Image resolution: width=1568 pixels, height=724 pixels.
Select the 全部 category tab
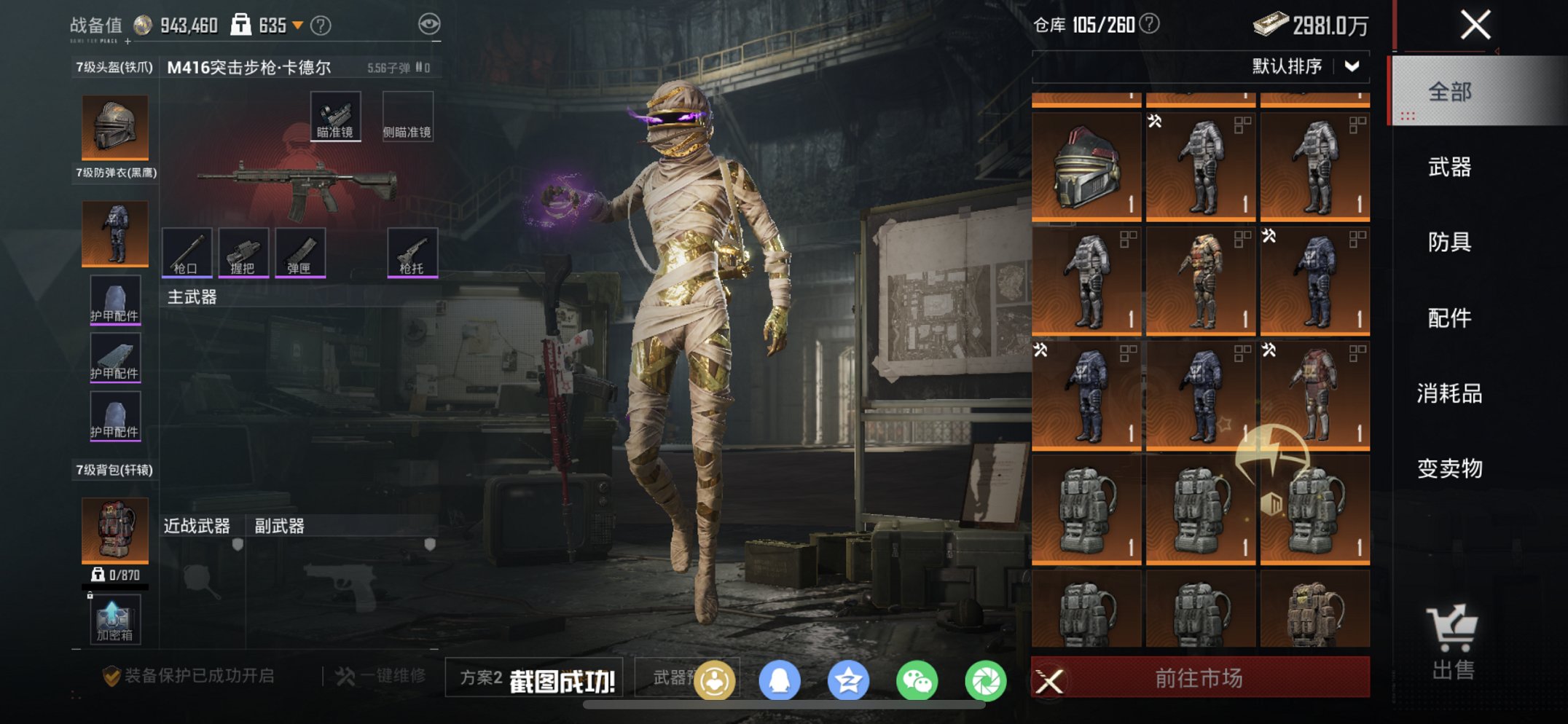pyautogui.click(x=1449, y=92)
